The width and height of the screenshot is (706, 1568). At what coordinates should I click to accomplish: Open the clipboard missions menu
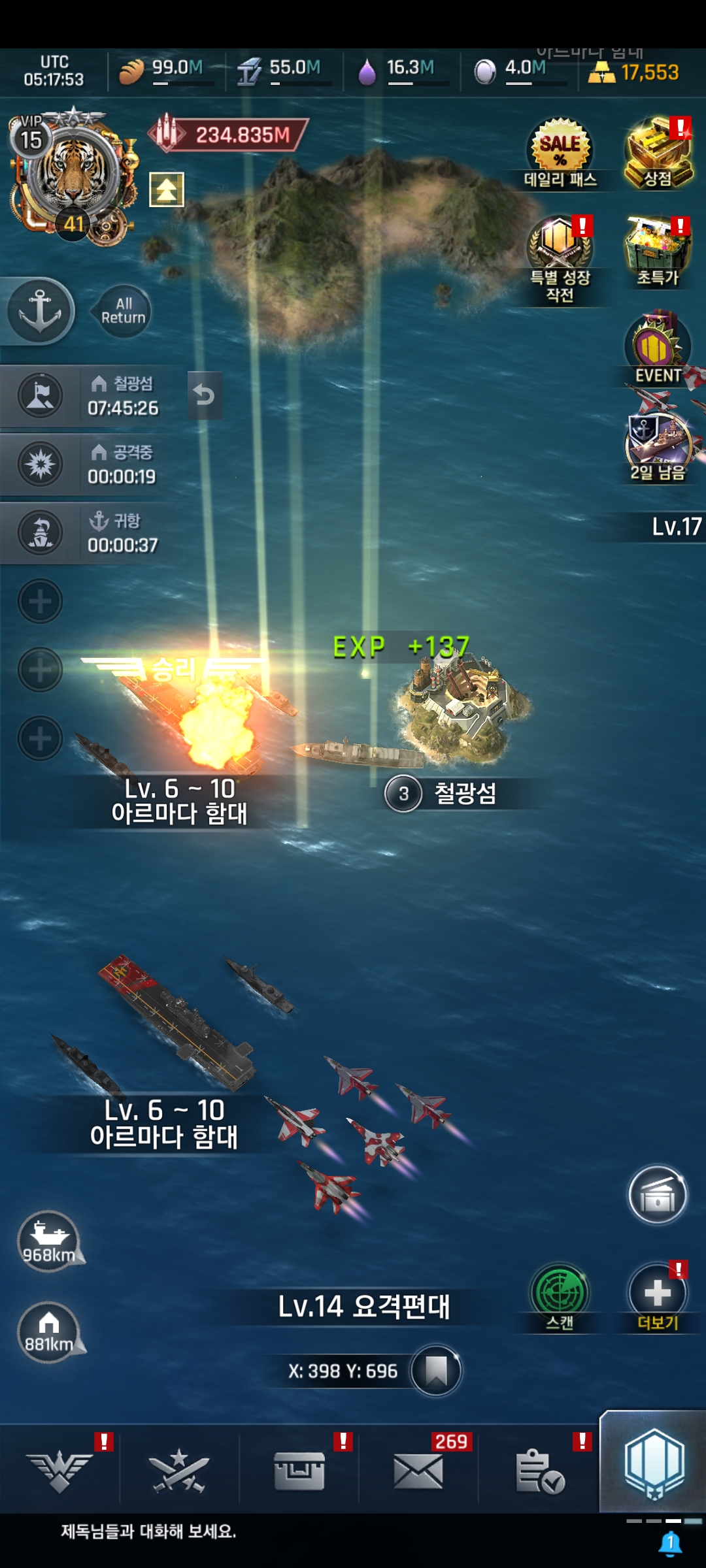[539, 1472]
